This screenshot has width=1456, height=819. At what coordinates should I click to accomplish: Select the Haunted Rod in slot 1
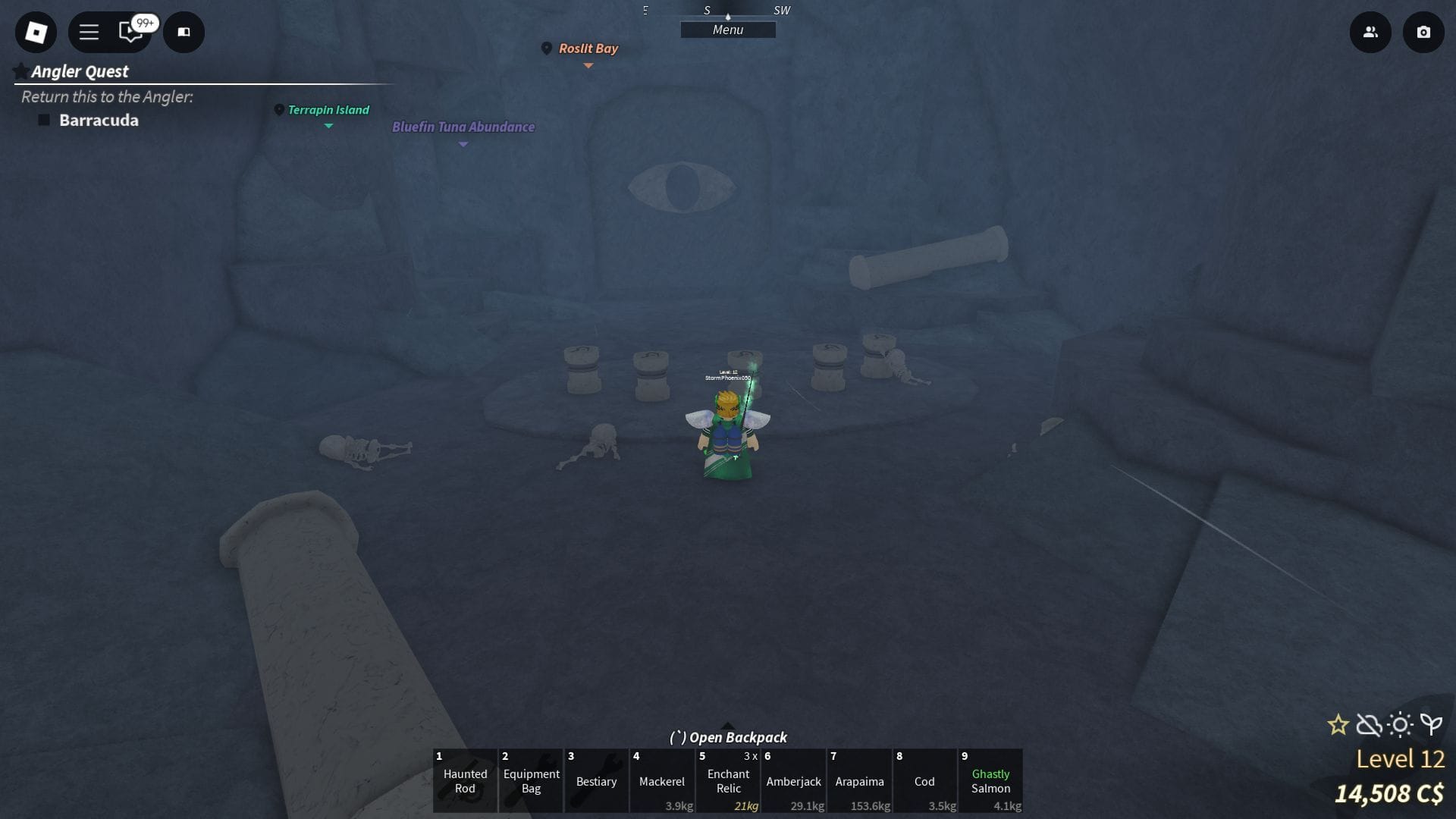tap(465, 781)
